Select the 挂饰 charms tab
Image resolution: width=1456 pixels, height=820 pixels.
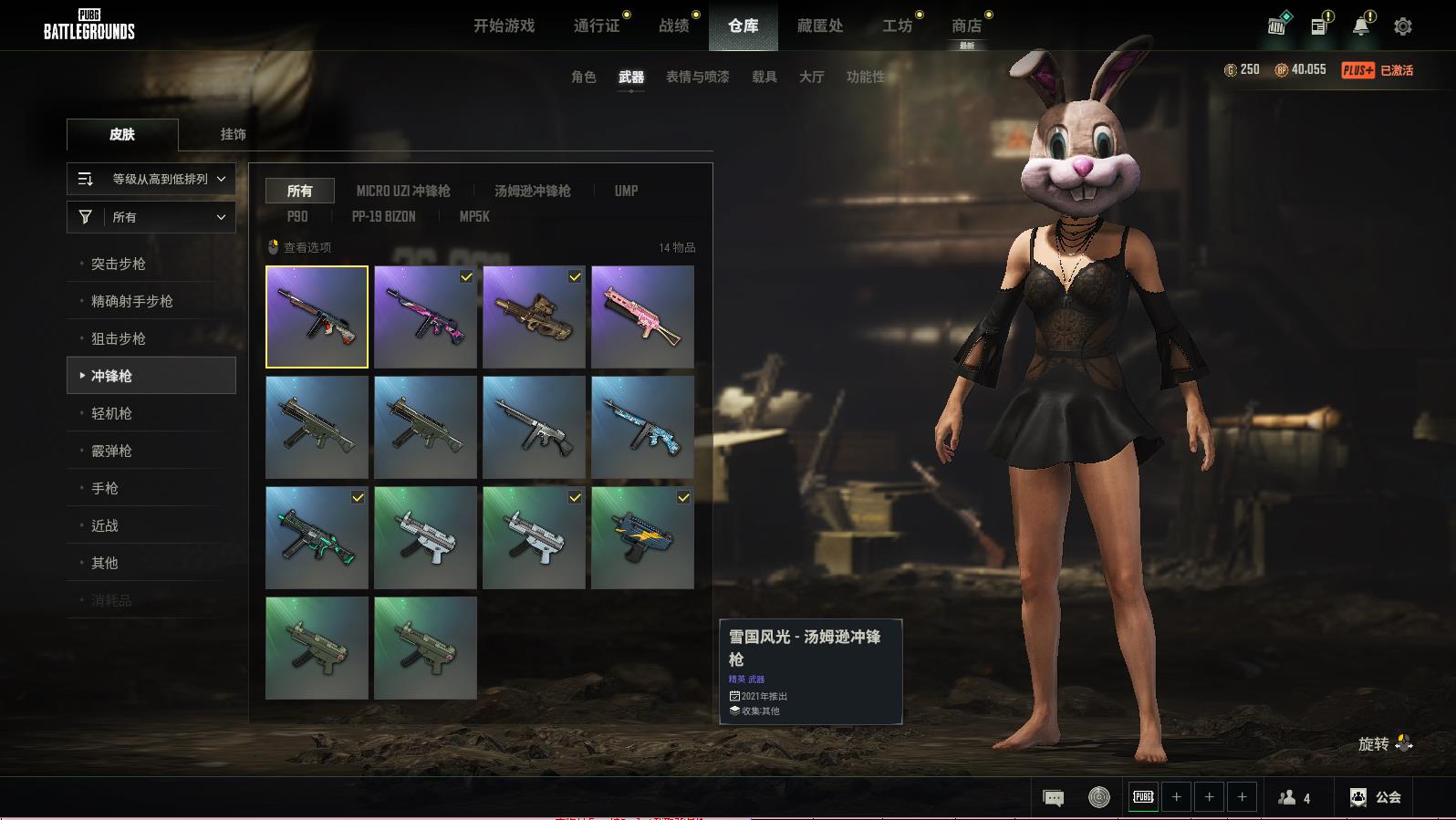point(233,134)
